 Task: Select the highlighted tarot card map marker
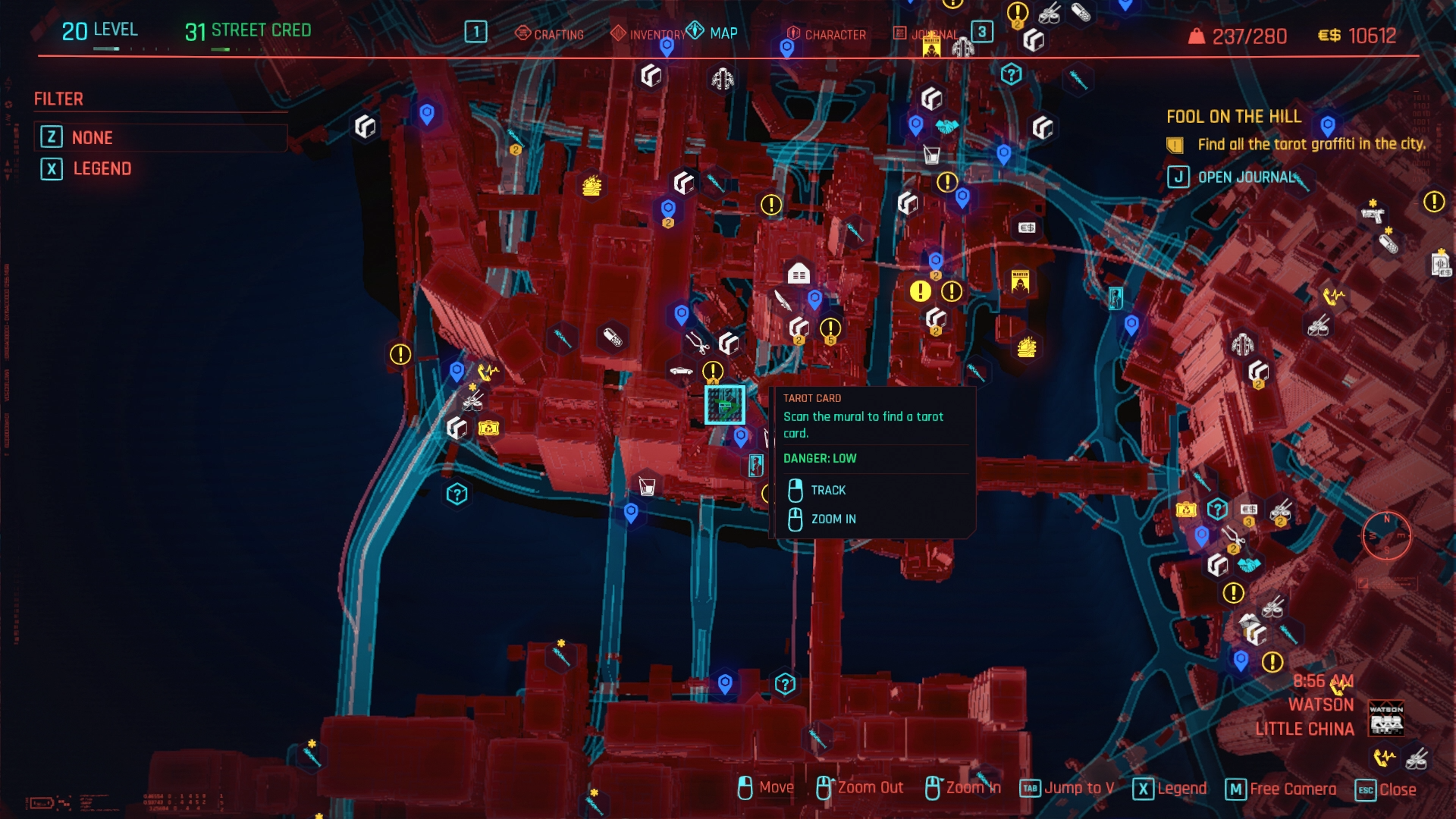pos(725,405)
